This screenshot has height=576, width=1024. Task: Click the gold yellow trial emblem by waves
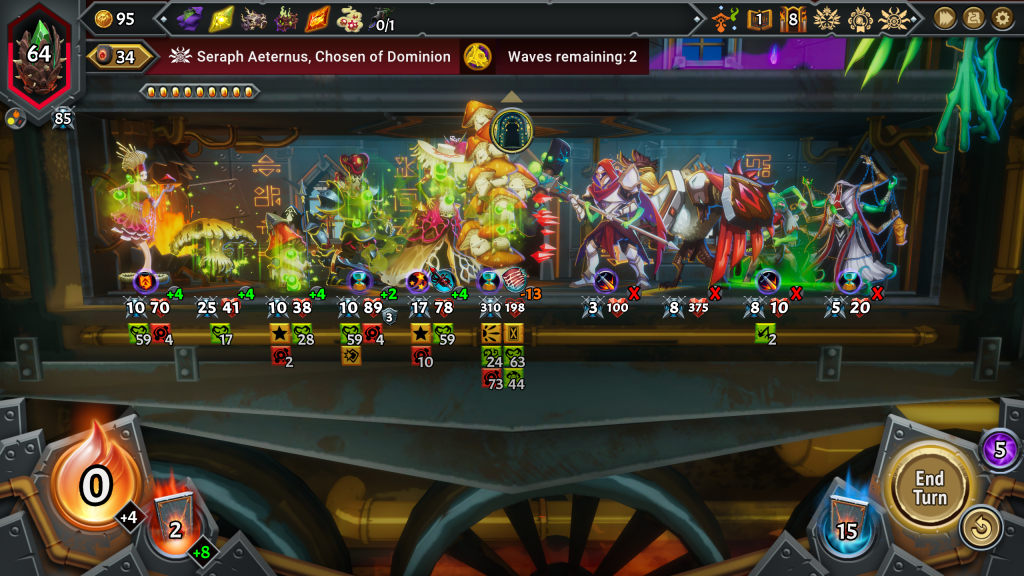pyautogui.click(x=477, y=57)
